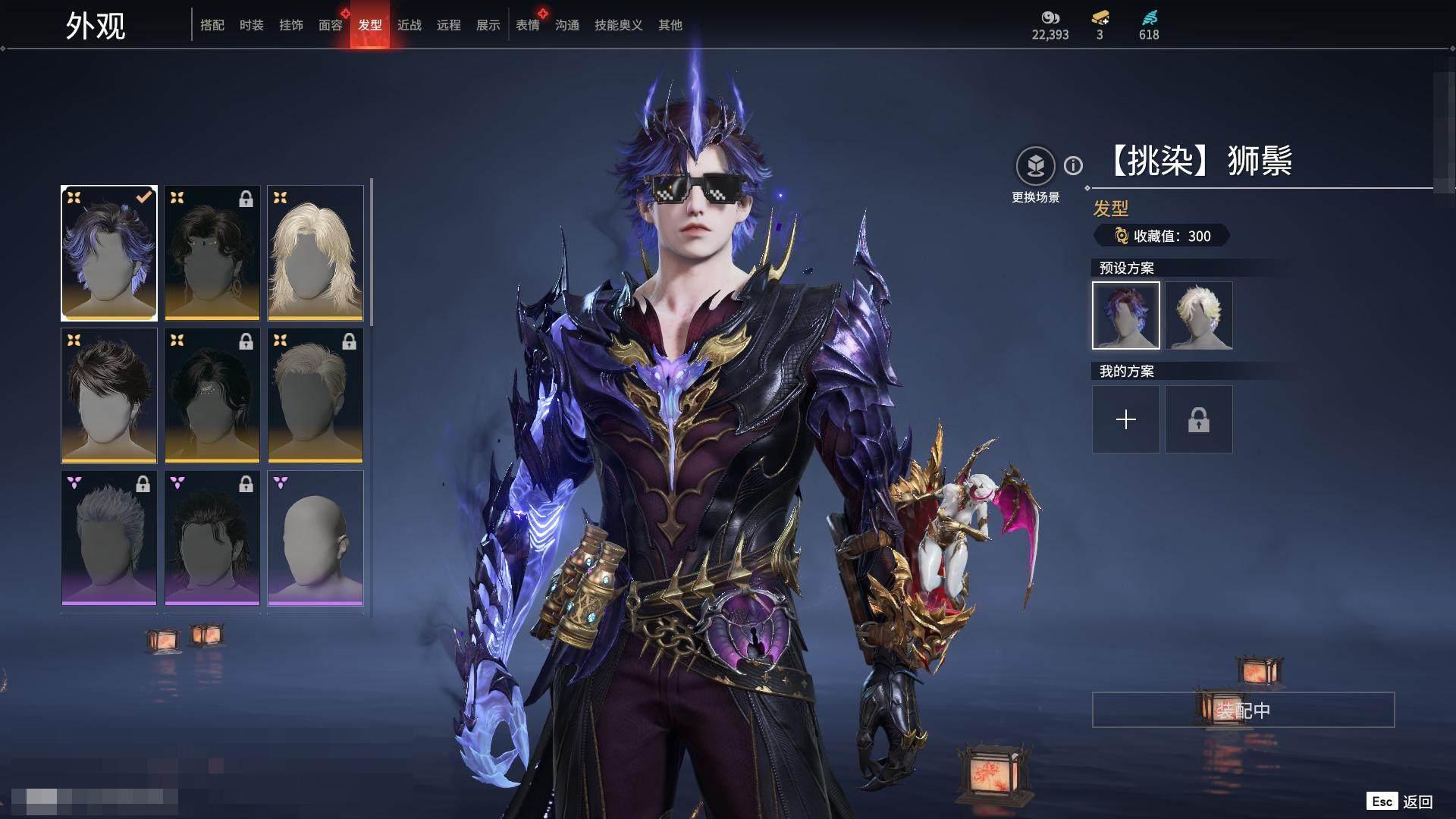Select the unlocked short brown hairstyle

coord(109,395)
